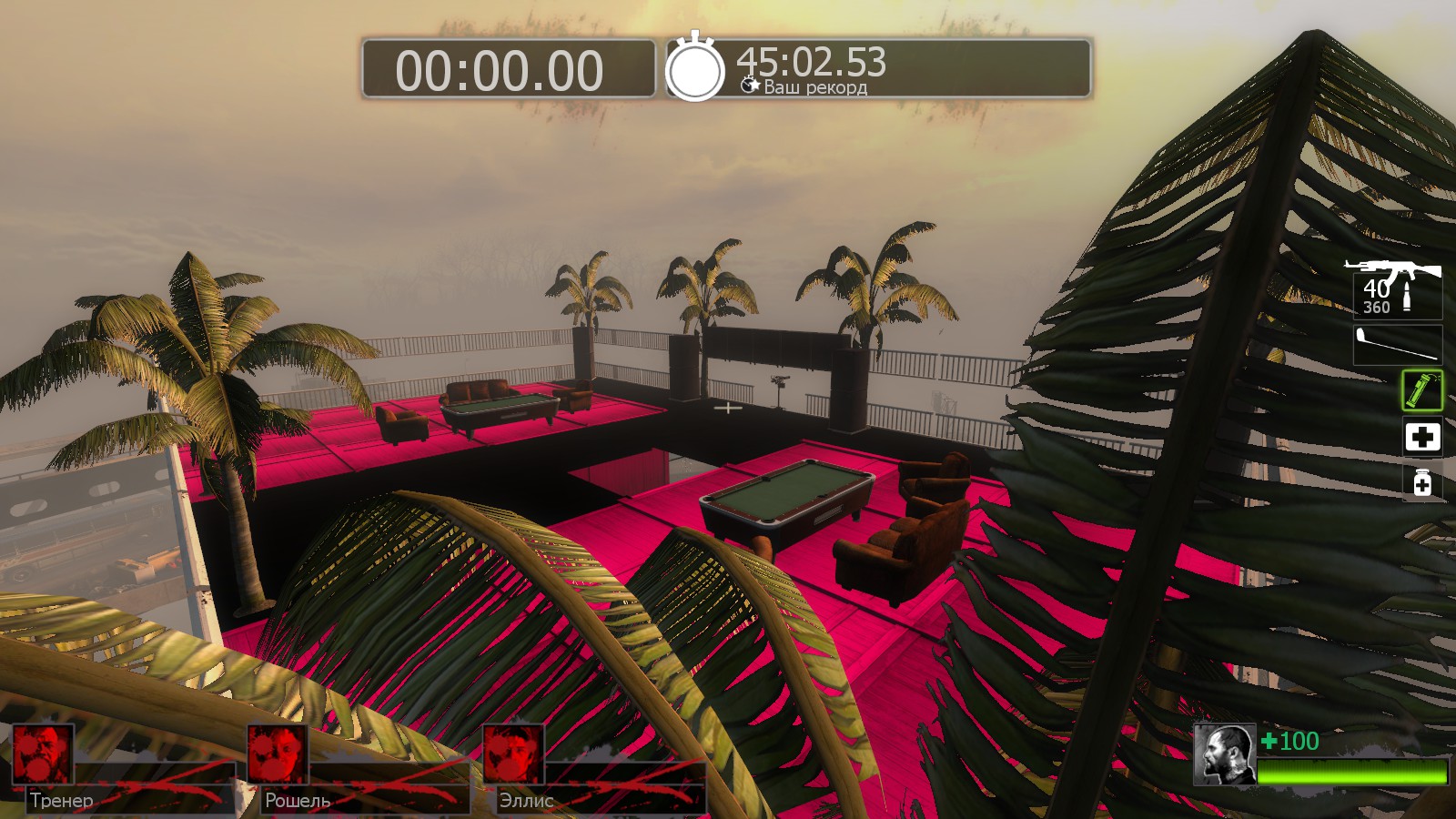Click teammate Тренер's portrait panel
The image size is (1456, 819).
coord(42,753)
